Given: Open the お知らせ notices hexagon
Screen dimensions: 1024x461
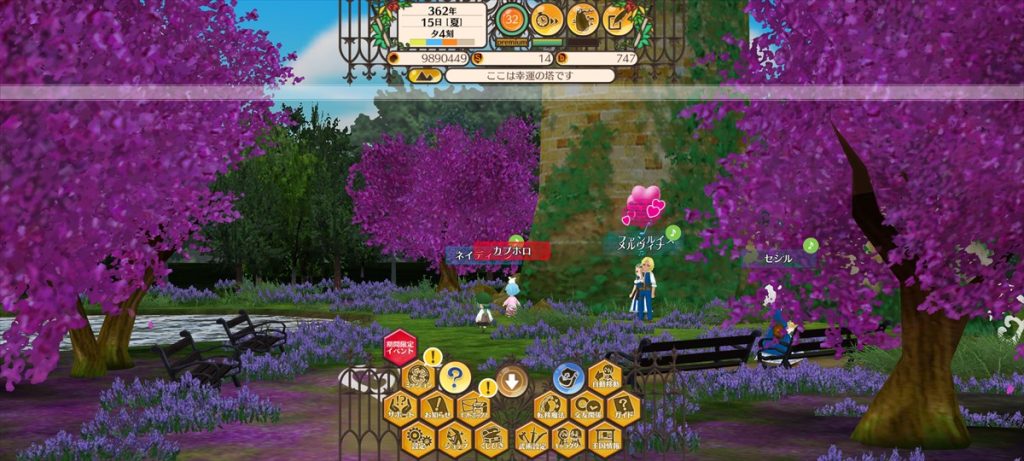Looking at the screenshot, I should 436,408.
